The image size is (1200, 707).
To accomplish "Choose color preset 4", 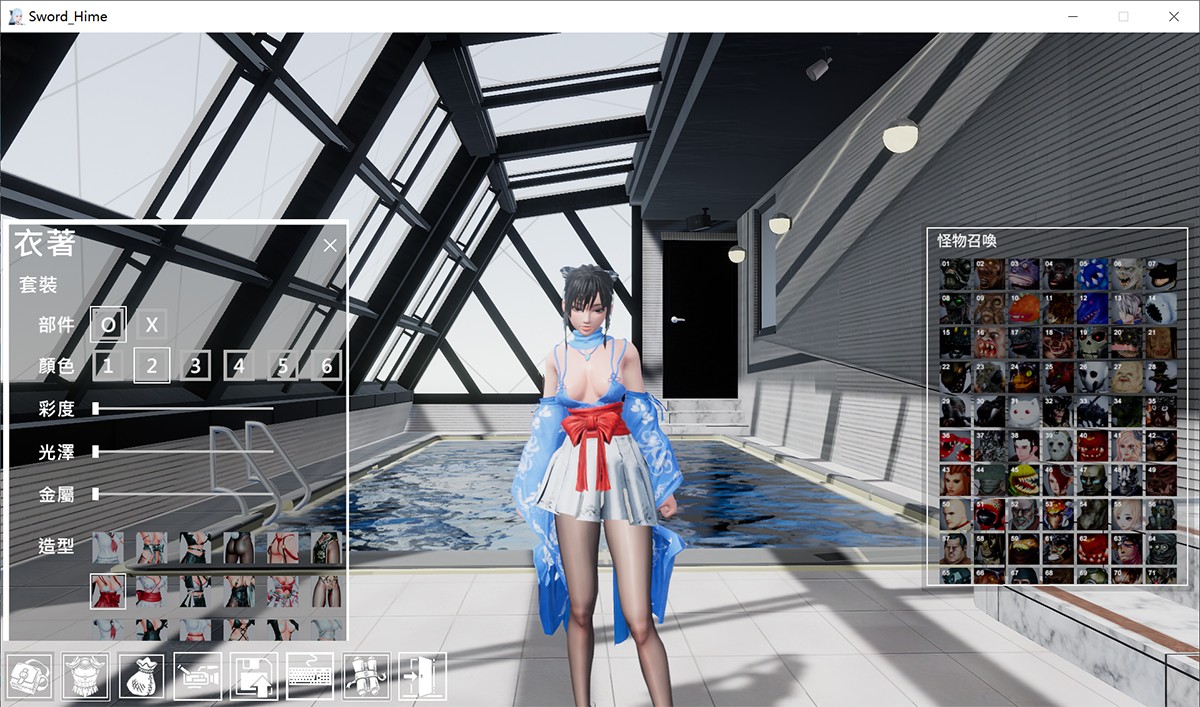I will coord(238,365).
